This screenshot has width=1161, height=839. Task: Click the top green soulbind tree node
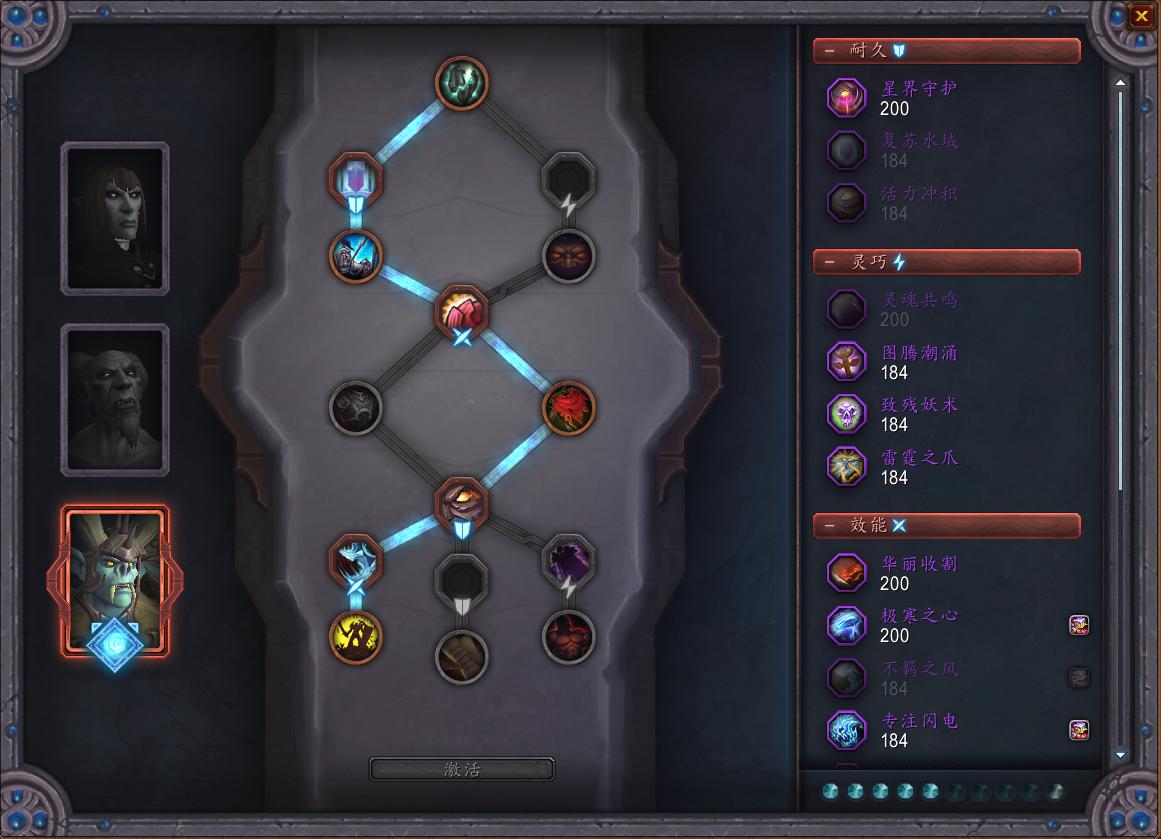(462, 82)
